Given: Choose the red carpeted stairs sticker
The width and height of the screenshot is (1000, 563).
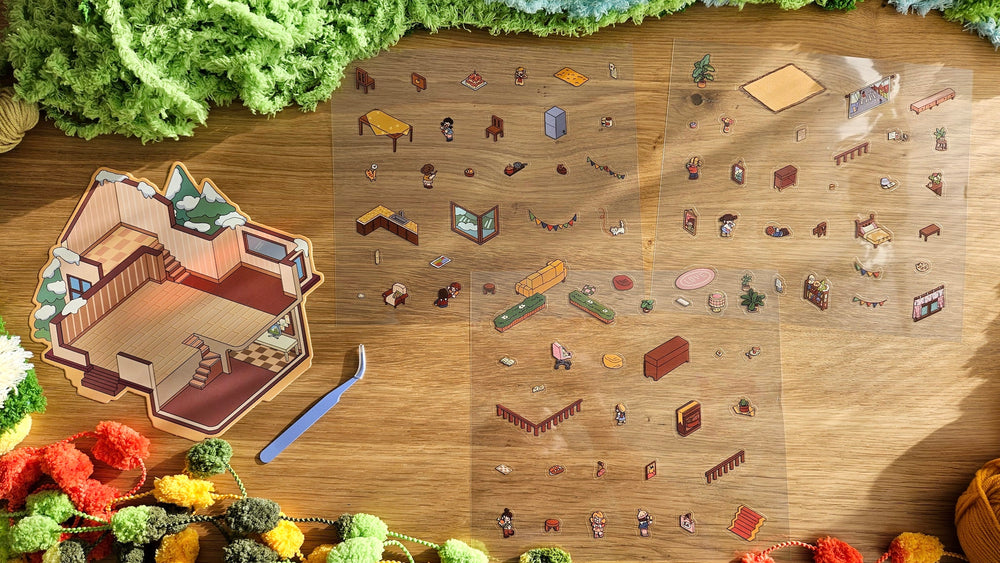Looking at the screenshot, I should (746, 521).
